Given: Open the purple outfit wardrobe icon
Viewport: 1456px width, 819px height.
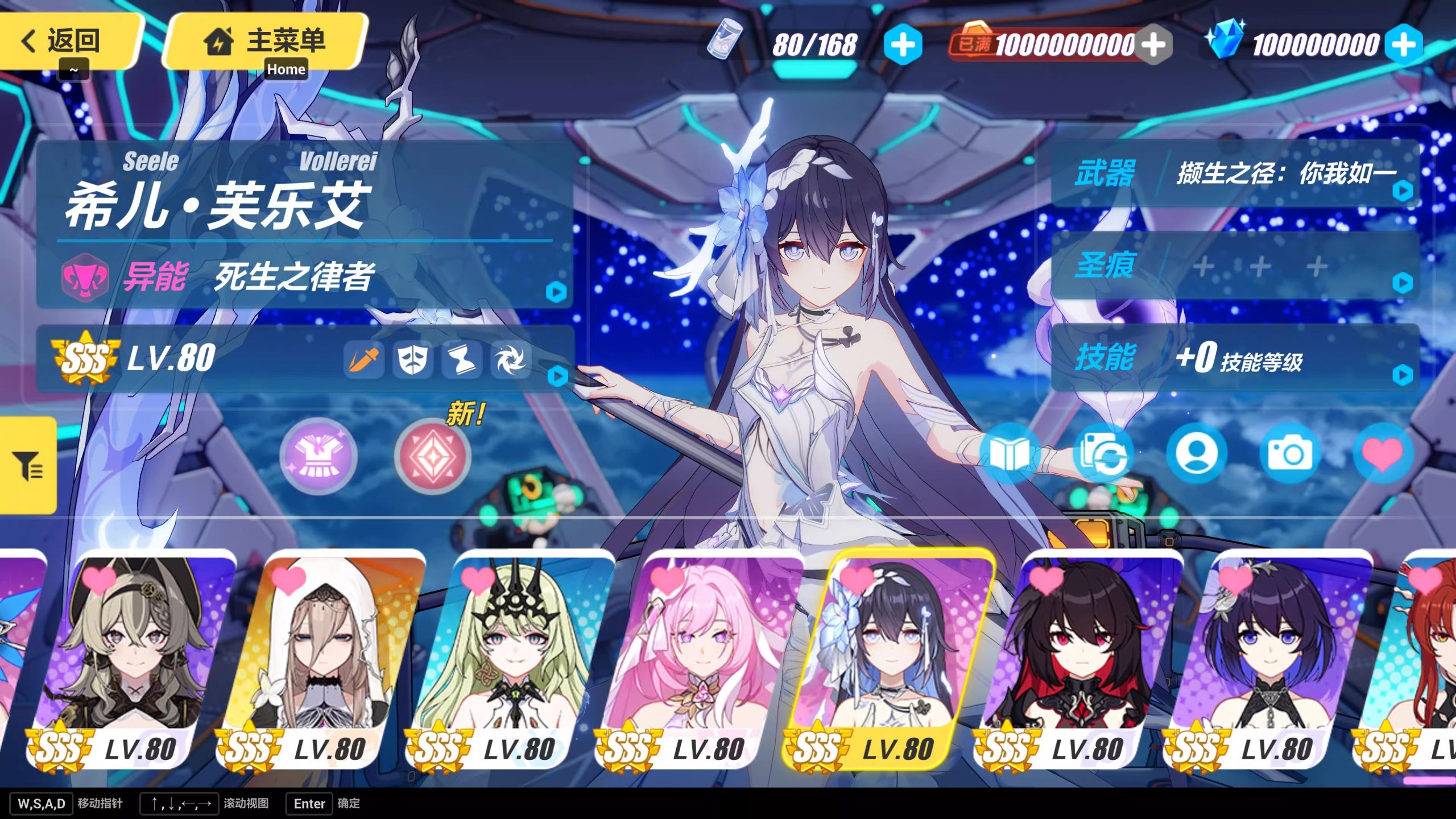Looking at the screenshot, I should tap(318, 456).
